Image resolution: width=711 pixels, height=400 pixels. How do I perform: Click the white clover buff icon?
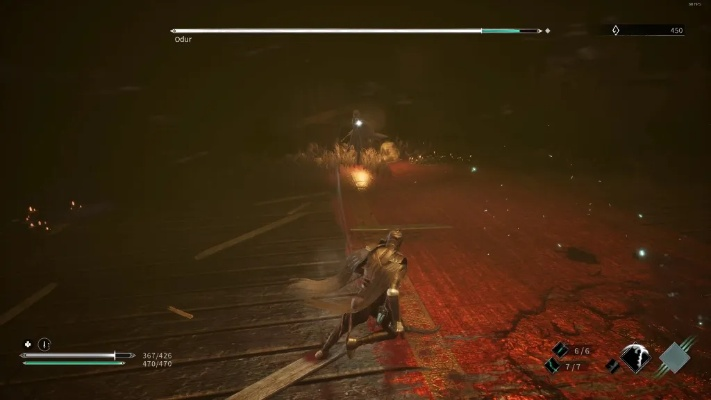27,344
